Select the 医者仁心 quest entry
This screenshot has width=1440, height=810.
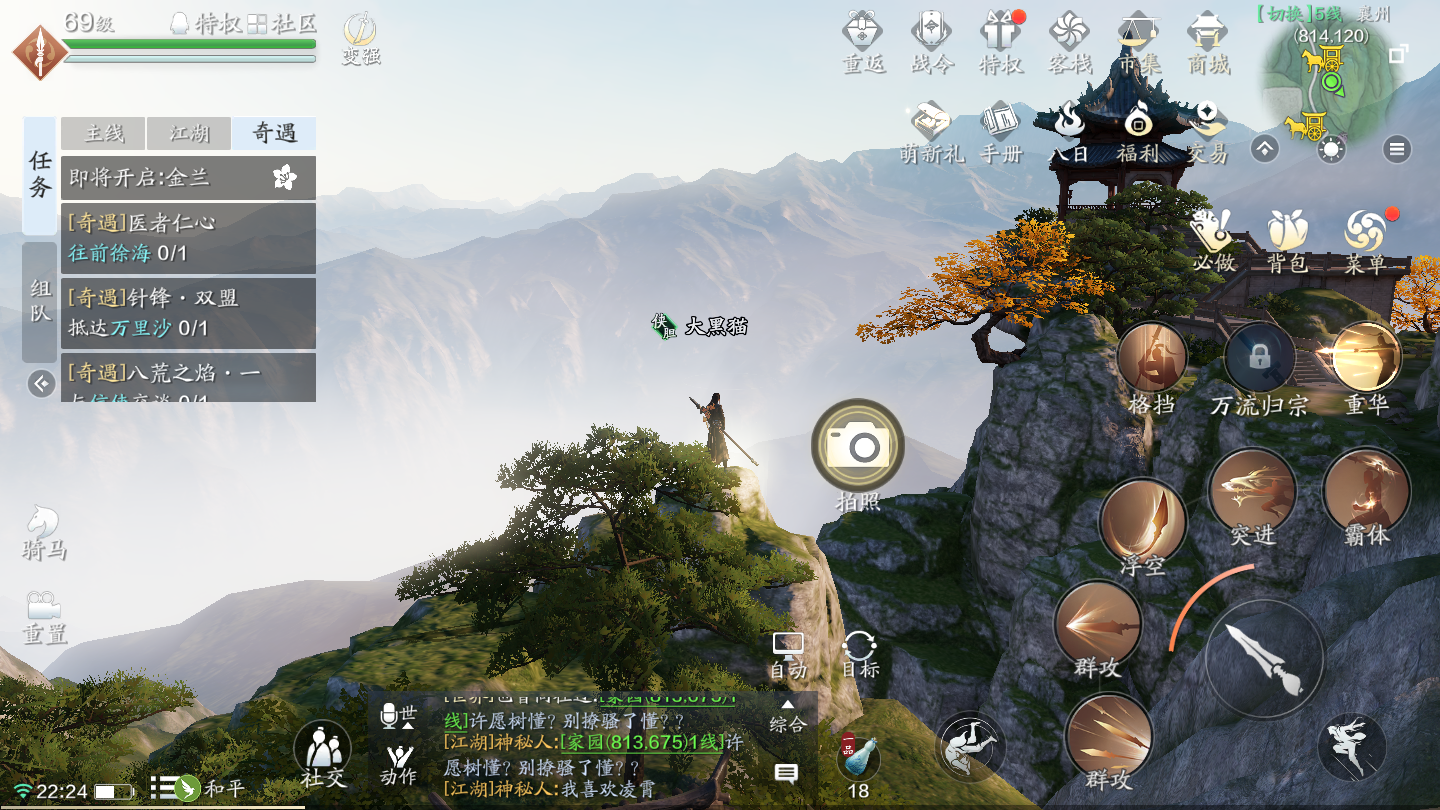tap(188, 237)
